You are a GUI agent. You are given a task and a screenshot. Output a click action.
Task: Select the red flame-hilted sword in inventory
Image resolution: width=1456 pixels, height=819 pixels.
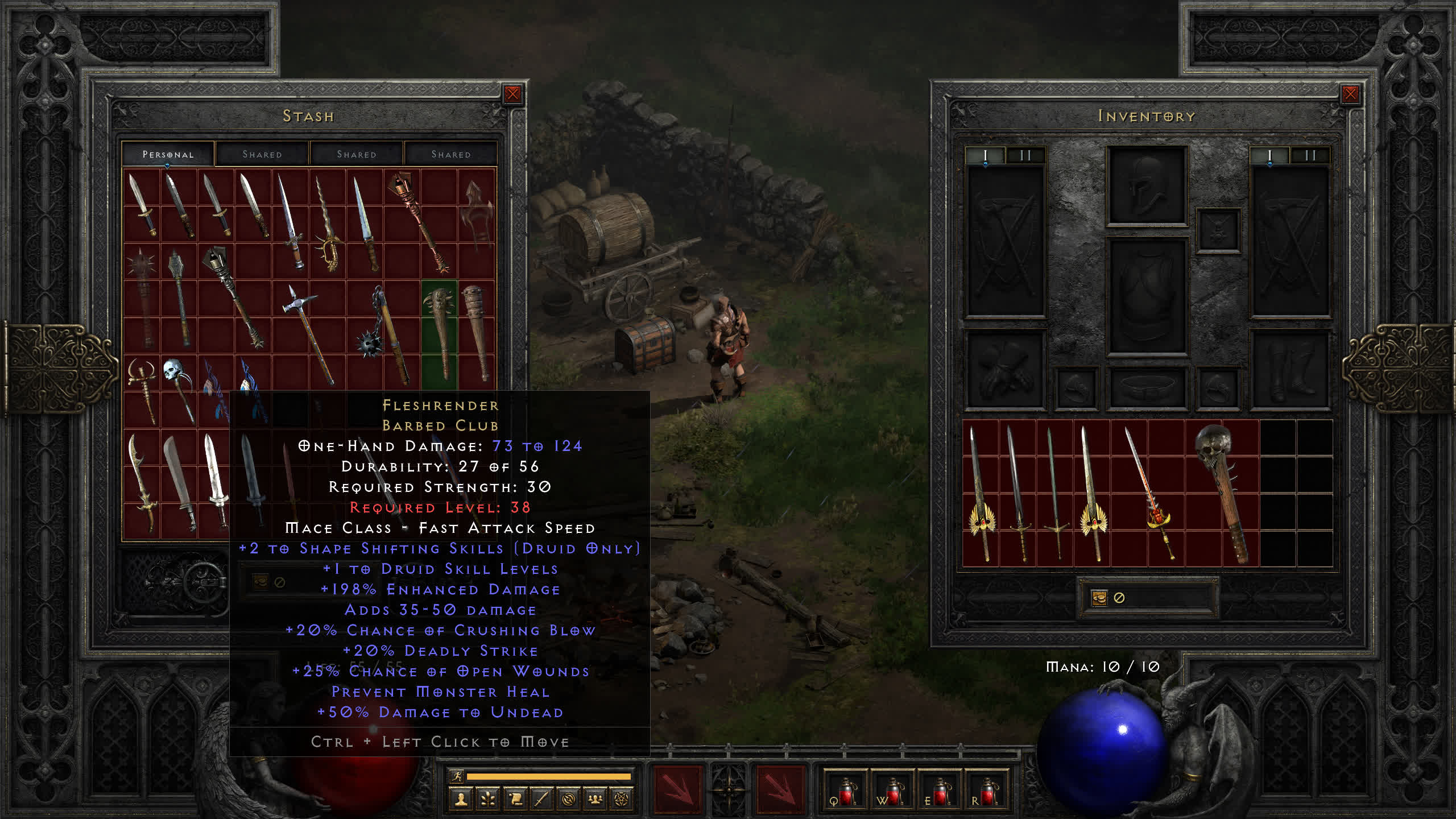click(1149, 492)
